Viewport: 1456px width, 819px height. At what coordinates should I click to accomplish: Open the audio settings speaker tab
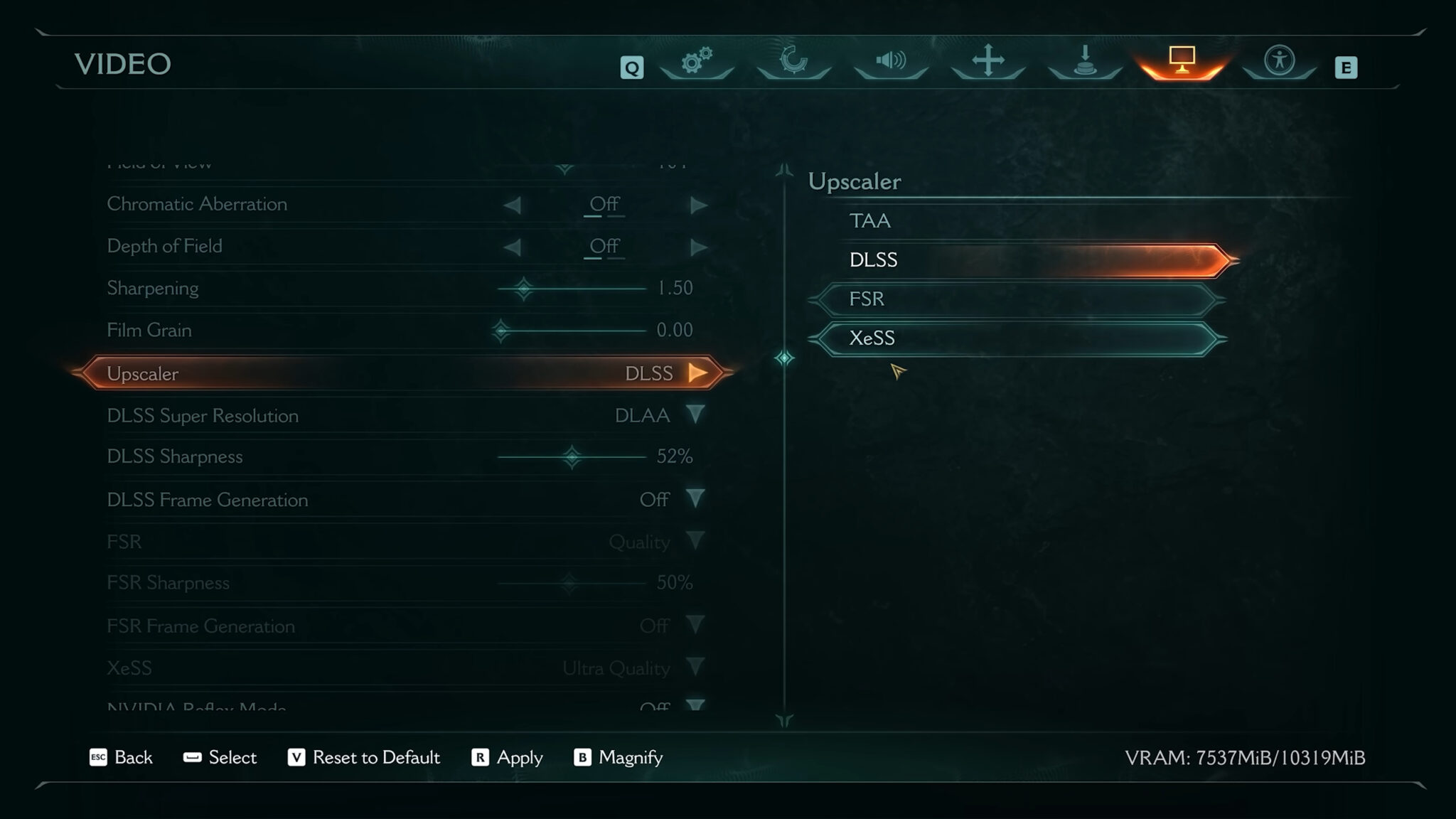tap(891, 64)
